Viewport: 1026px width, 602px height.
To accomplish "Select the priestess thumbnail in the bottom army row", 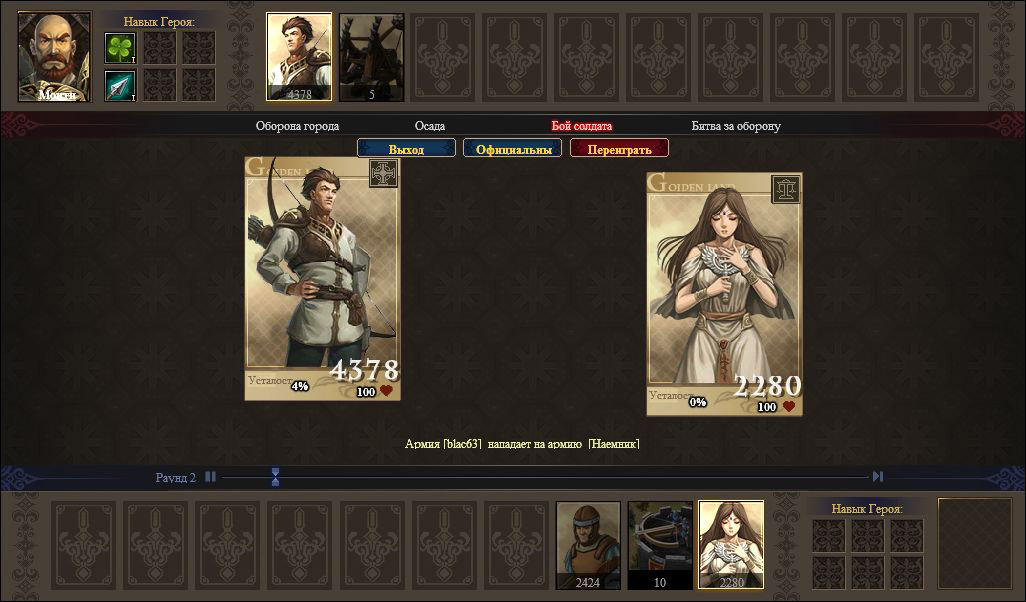I will [731, 544].
